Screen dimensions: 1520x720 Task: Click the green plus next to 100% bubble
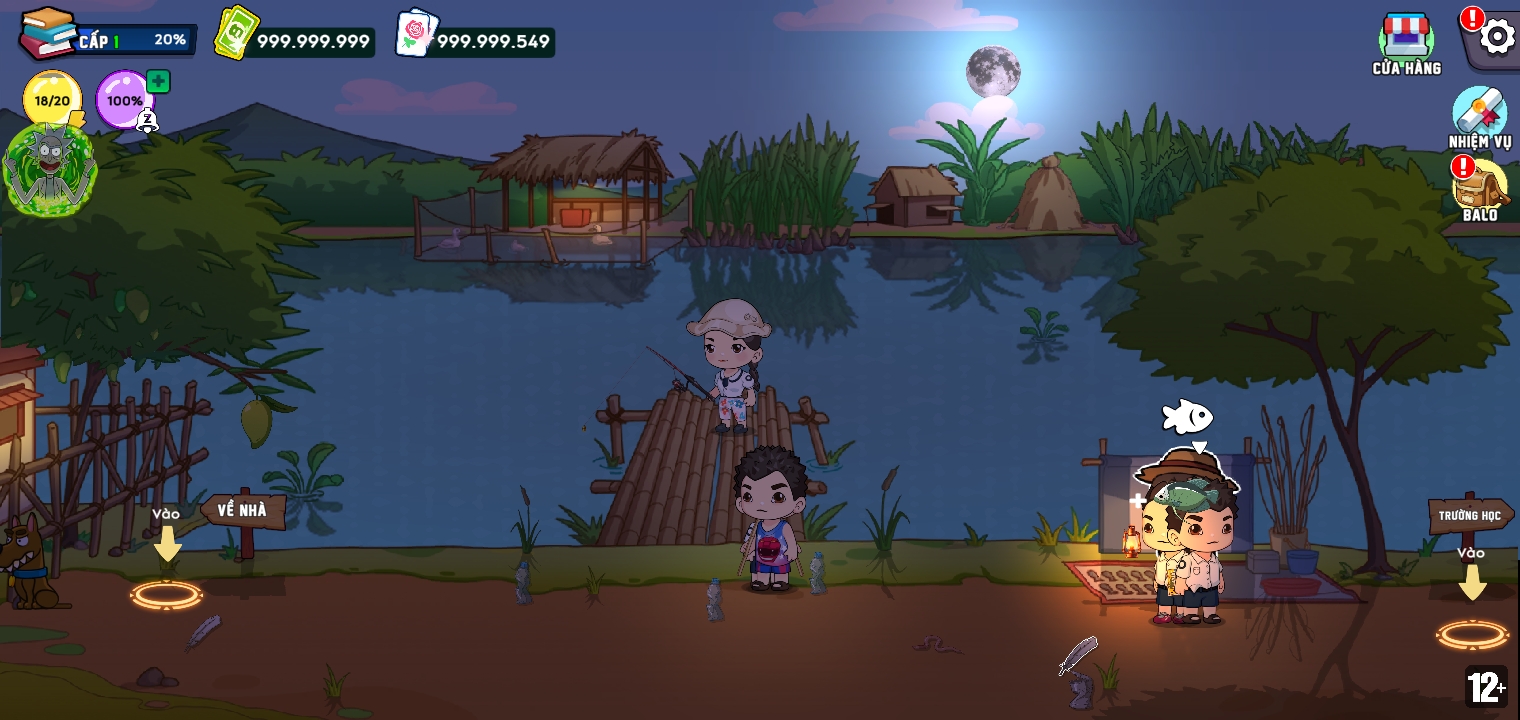[158, 82]
